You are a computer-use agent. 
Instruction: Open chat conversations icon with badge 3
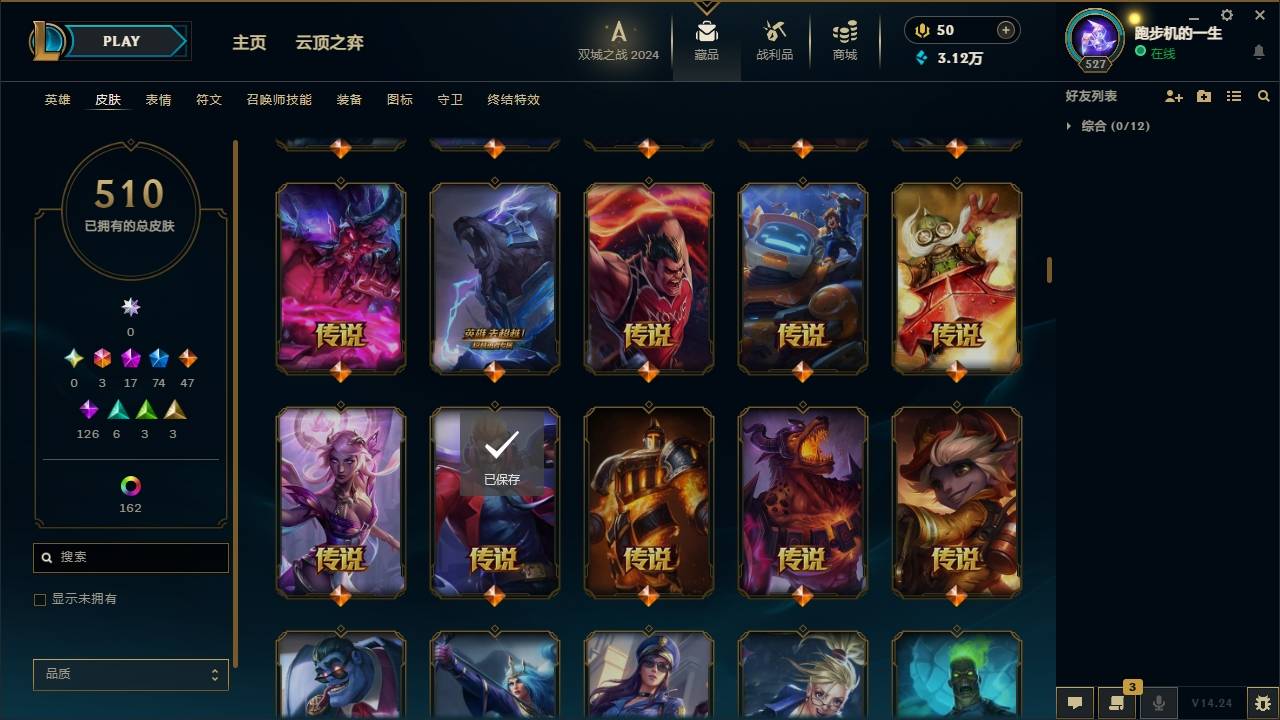pyautogui.click(x=1117, y=703)
